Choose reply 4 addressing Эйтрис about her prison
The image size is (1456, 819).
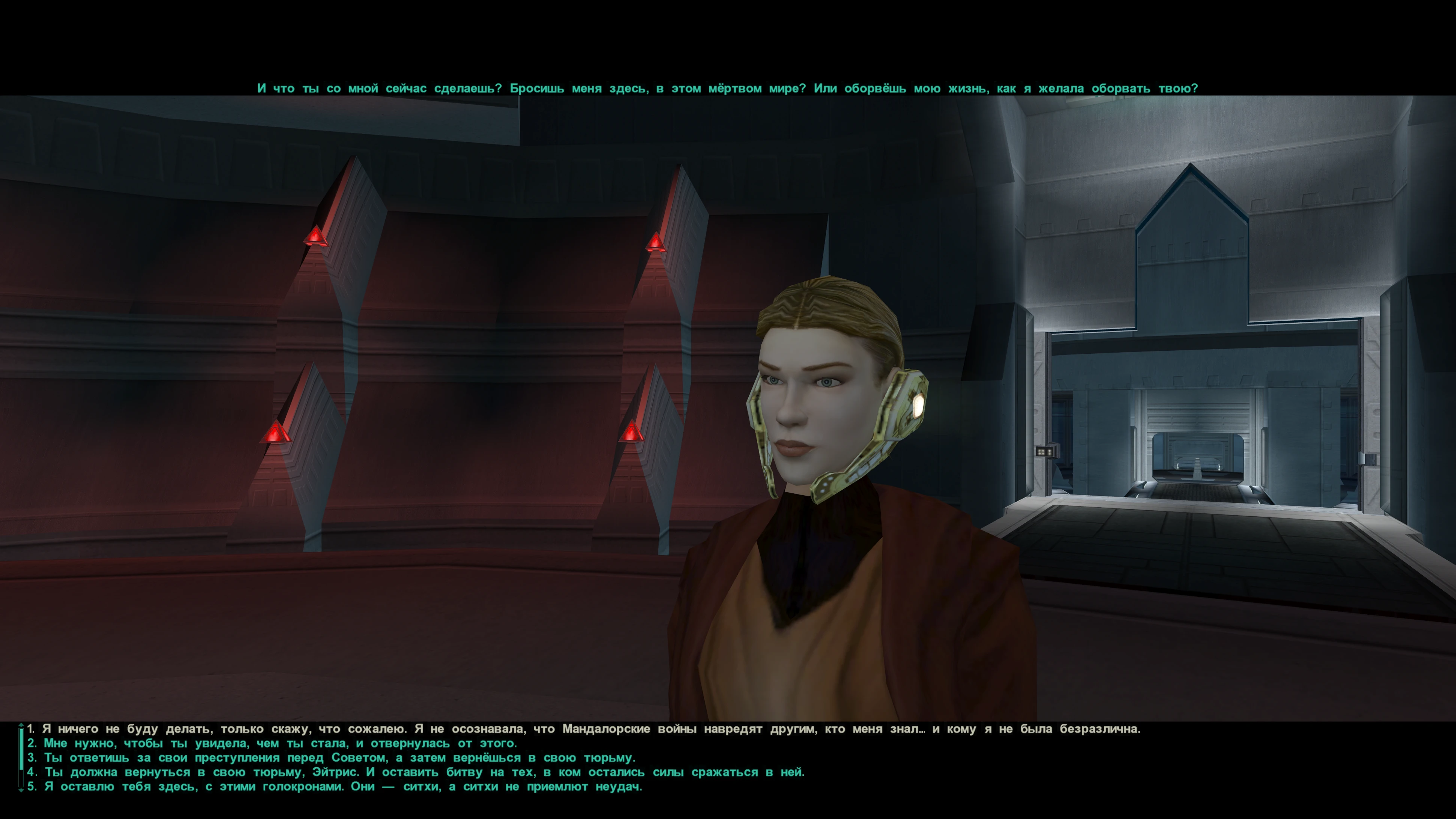pos(416,772)
